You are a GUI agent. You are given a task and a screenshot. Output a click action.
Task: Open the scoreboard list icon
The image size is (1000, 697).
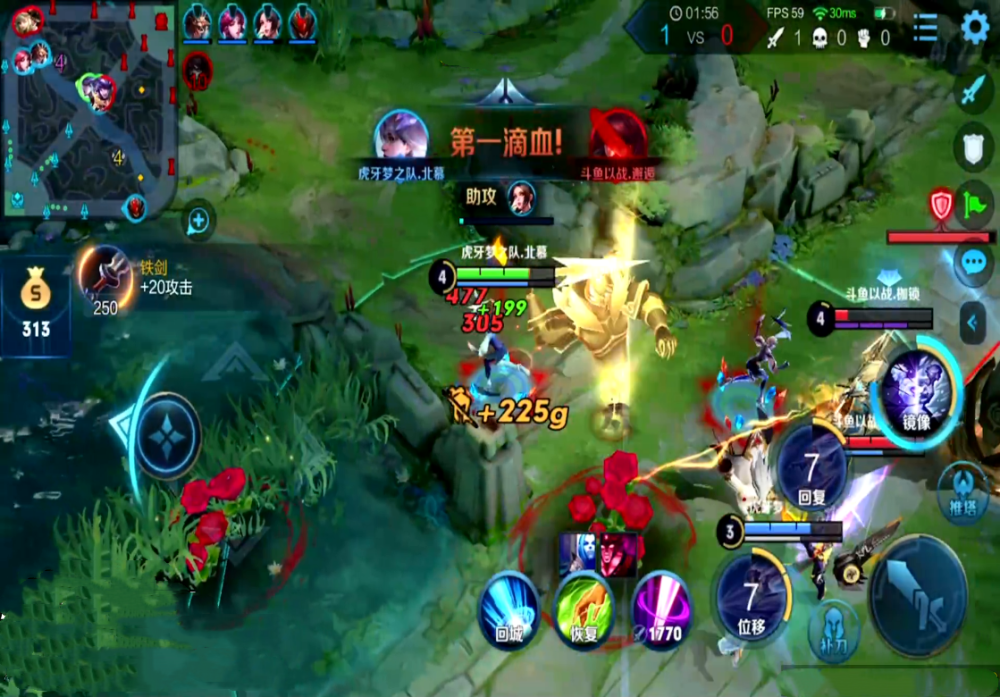pyautogui.click(x=926, y=28)
